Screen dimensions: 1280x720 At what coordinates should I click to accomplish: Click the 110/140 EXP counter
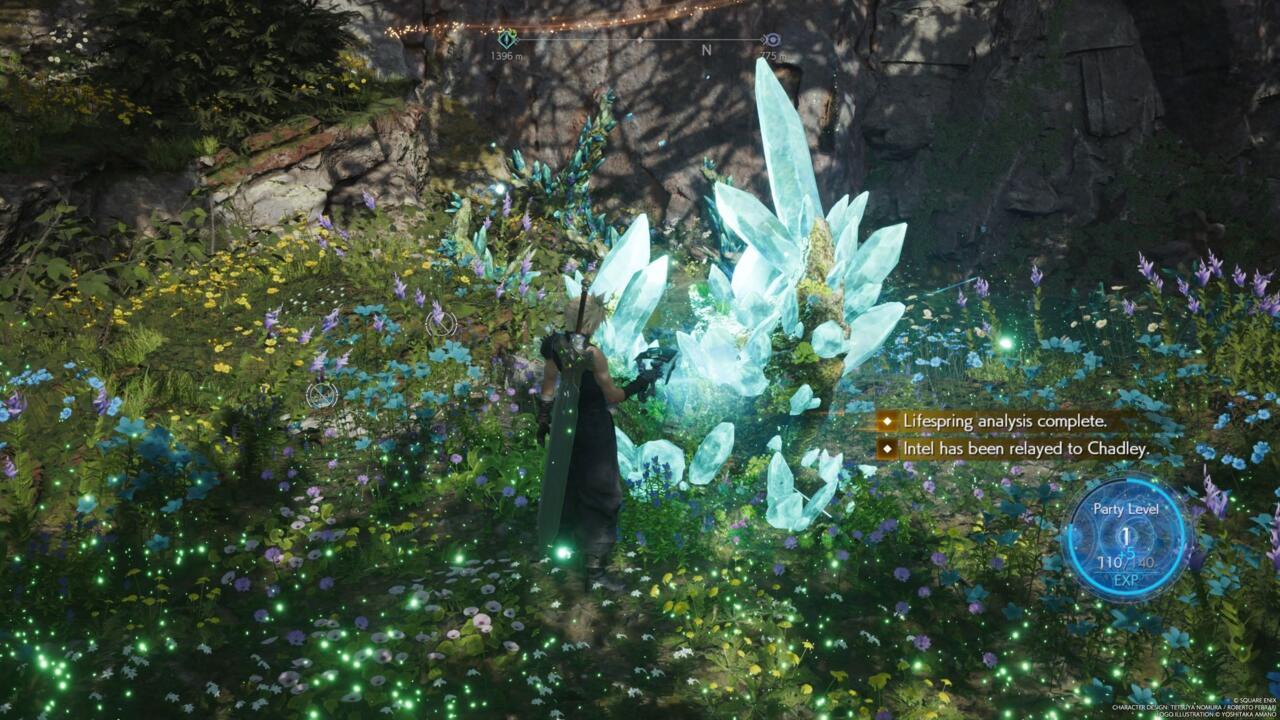tap(1125, 561)
